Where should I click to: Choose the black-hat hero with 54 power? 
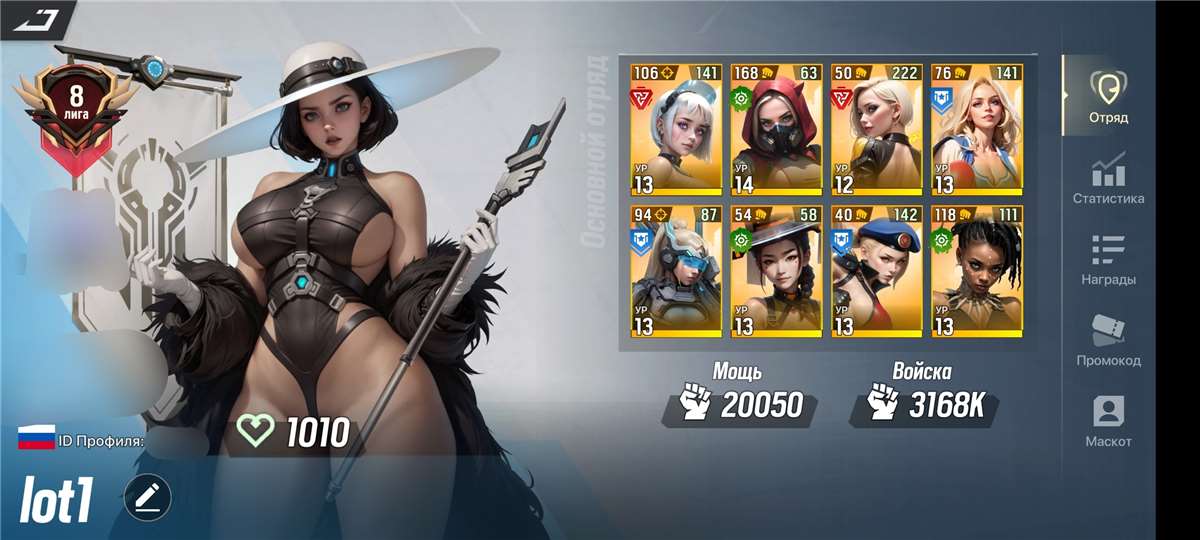coord(776,271)
